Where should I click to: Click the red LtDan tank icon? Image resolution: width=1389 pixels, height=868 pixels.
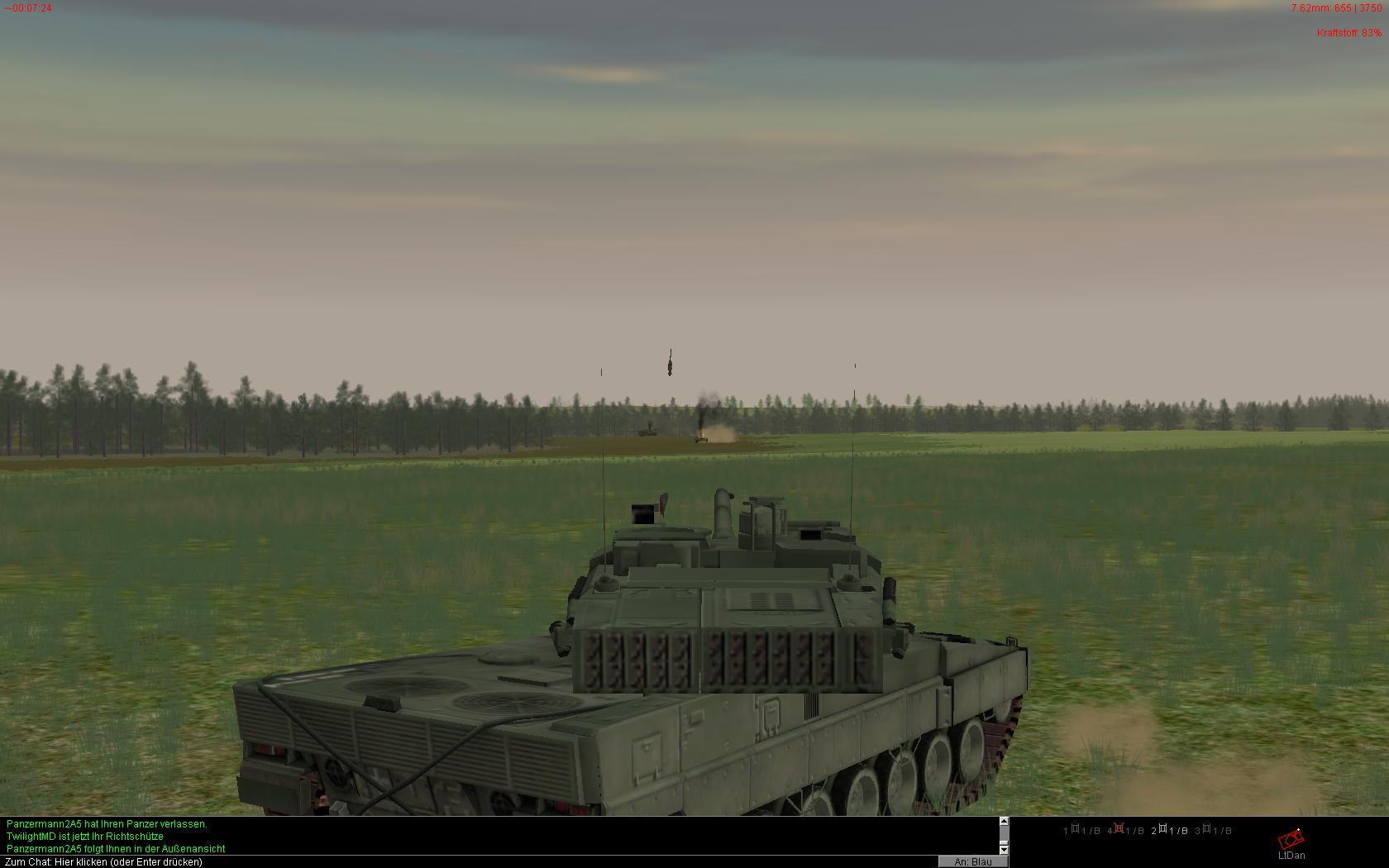(x=1291, y=841)
